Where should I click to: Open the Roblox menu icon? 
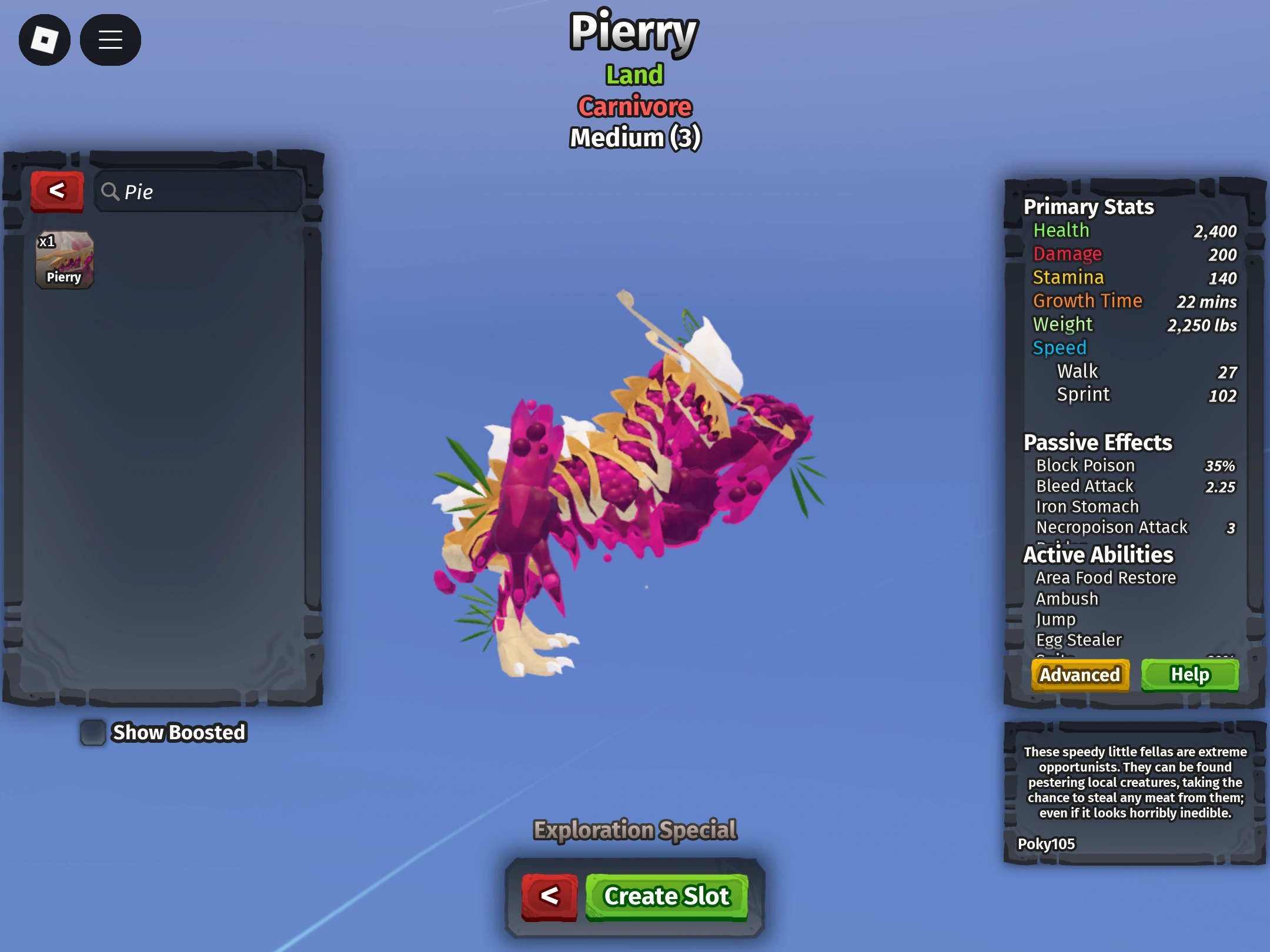(45, 39)
